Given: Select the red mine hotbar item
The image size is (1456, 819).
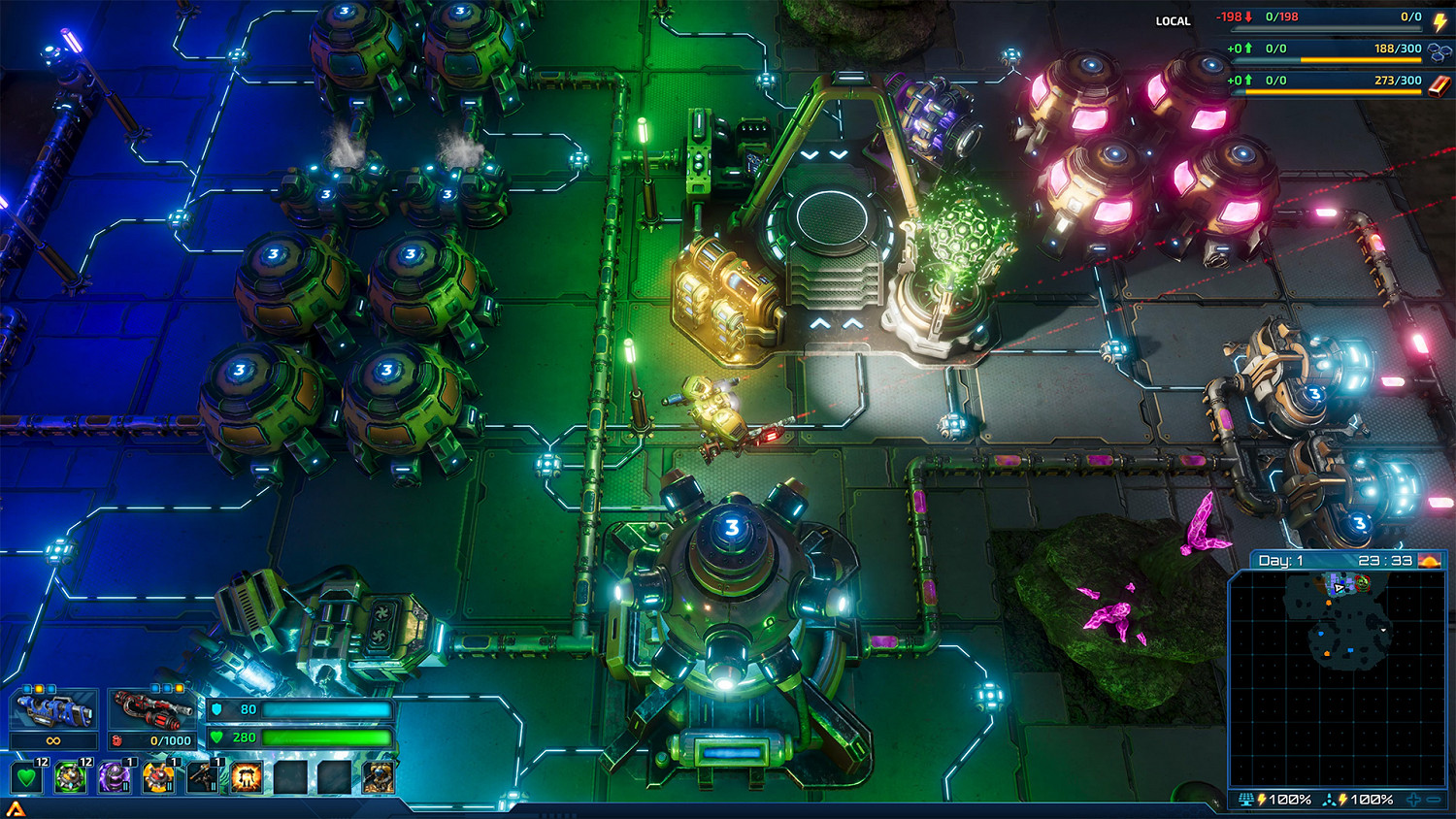Looking at the screenshot, I should (x=157, y=777).
